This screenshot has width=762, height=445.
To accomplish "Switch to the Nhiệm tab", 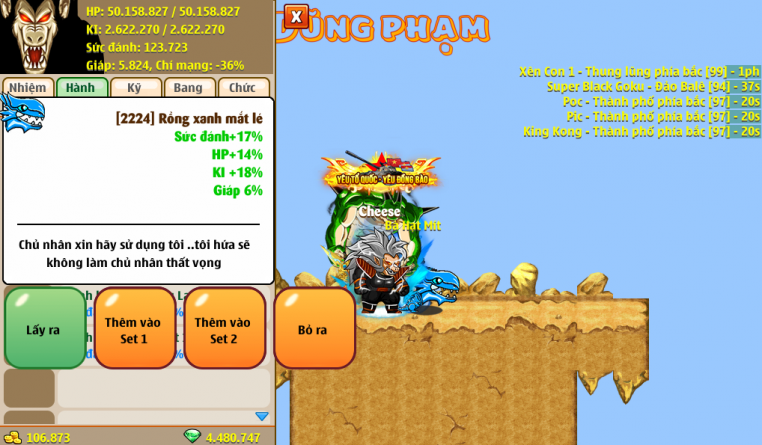I will (x=27, y=87).
